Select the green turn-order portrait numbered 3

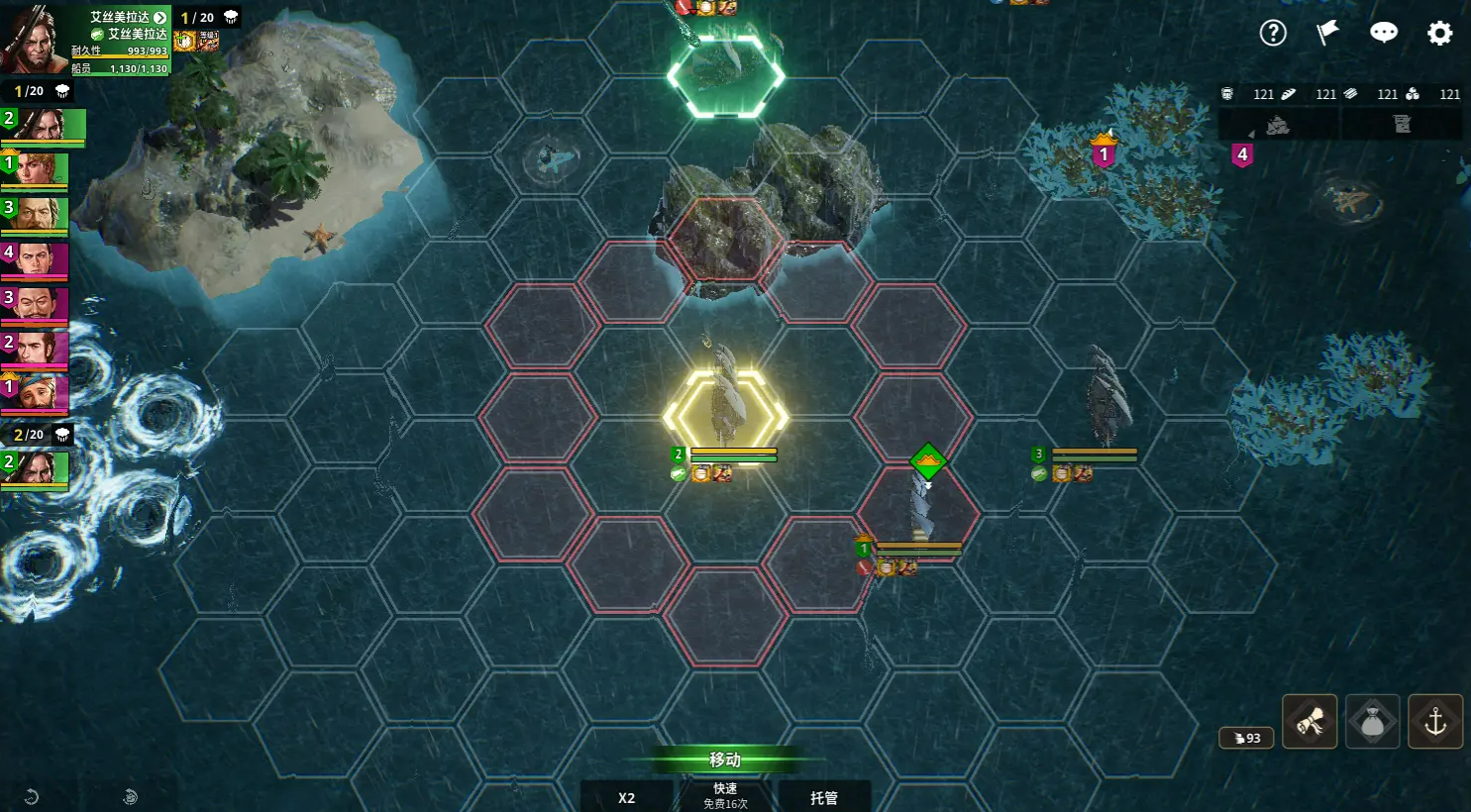[36, 214]
